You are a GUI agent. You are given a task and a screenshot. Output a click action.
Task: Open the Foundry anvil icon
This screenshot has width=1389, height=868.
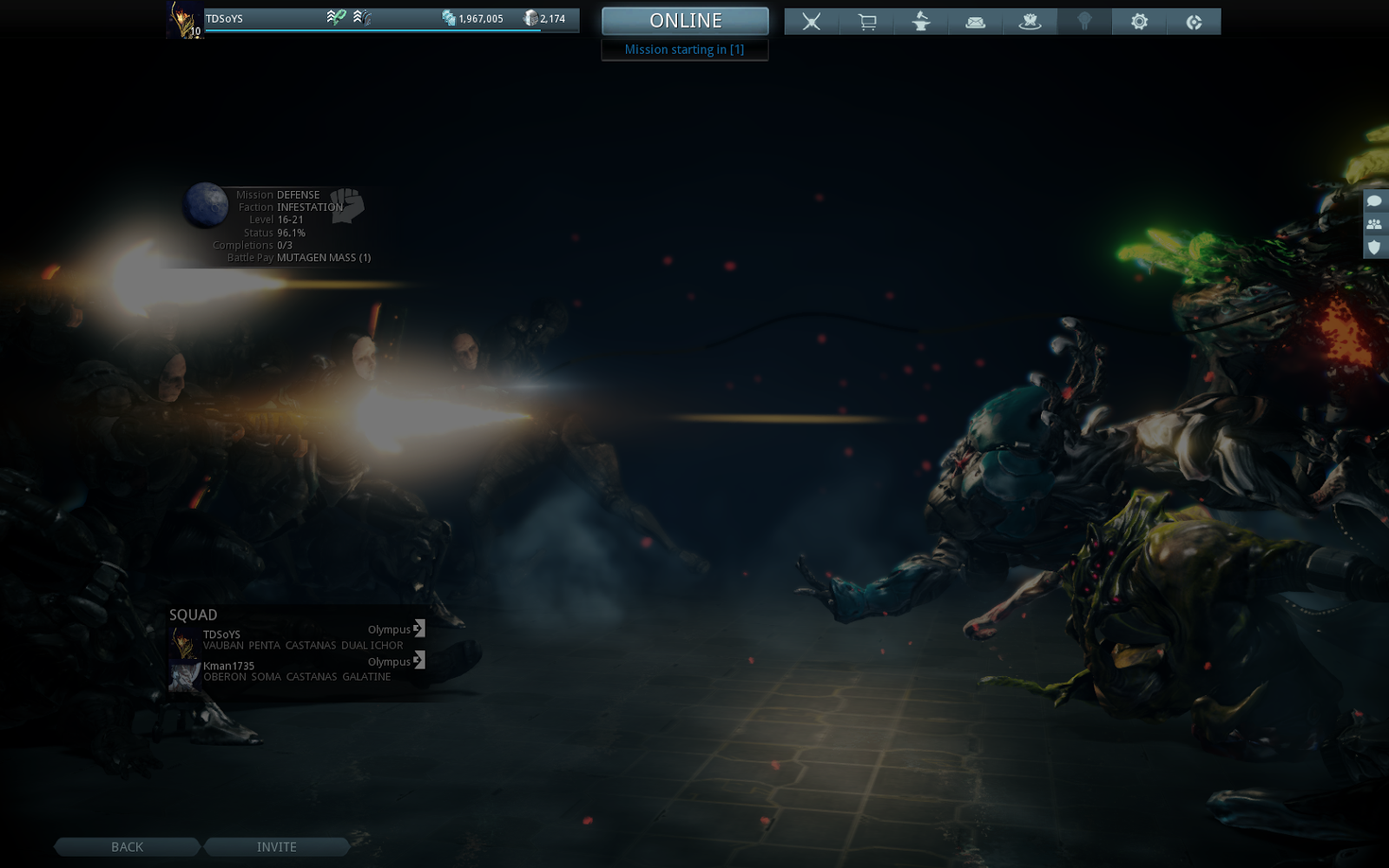tap(921, 22)
